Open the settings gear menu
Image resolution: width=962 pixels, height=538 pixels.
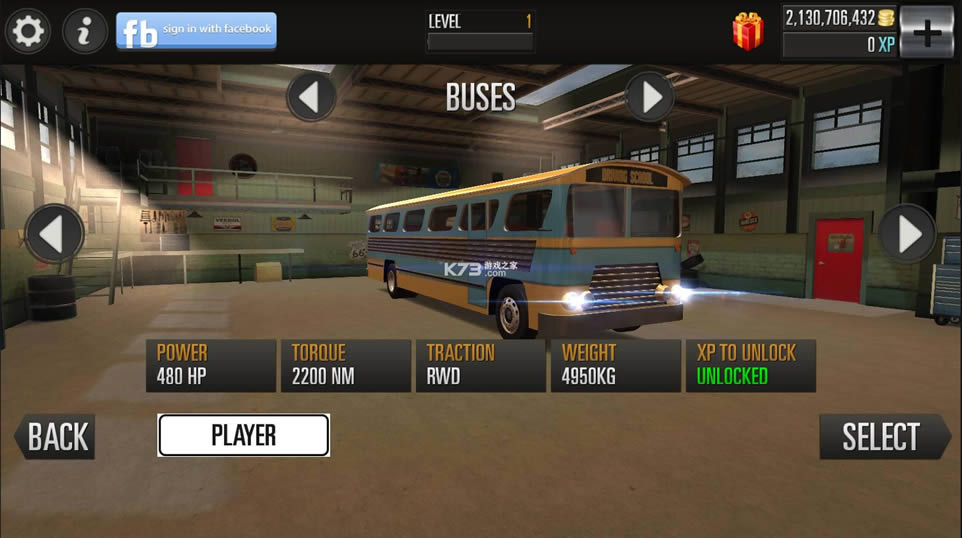(x=27, y=32)
